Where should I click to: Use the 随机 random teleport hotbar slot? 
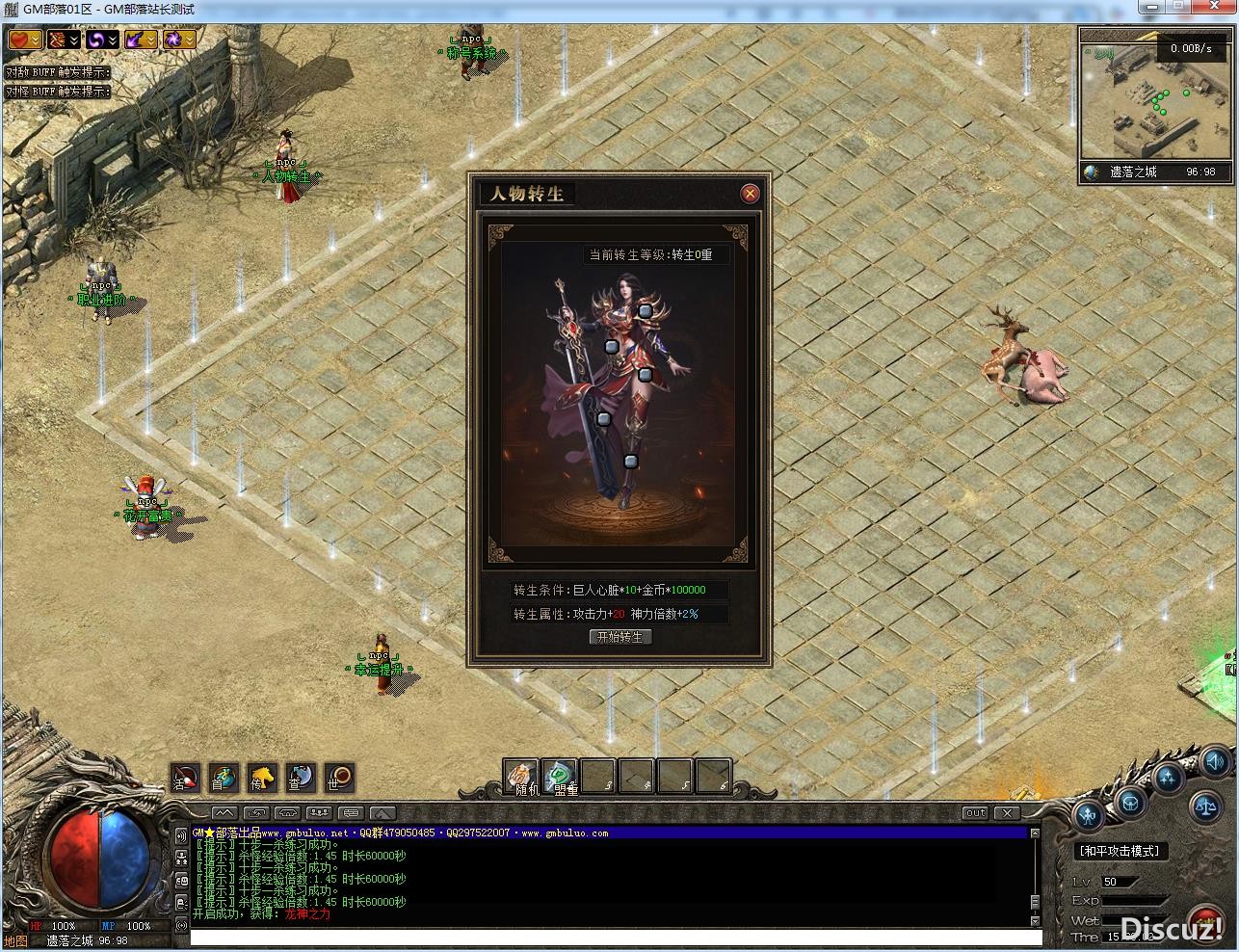click(x=521, y=776)
